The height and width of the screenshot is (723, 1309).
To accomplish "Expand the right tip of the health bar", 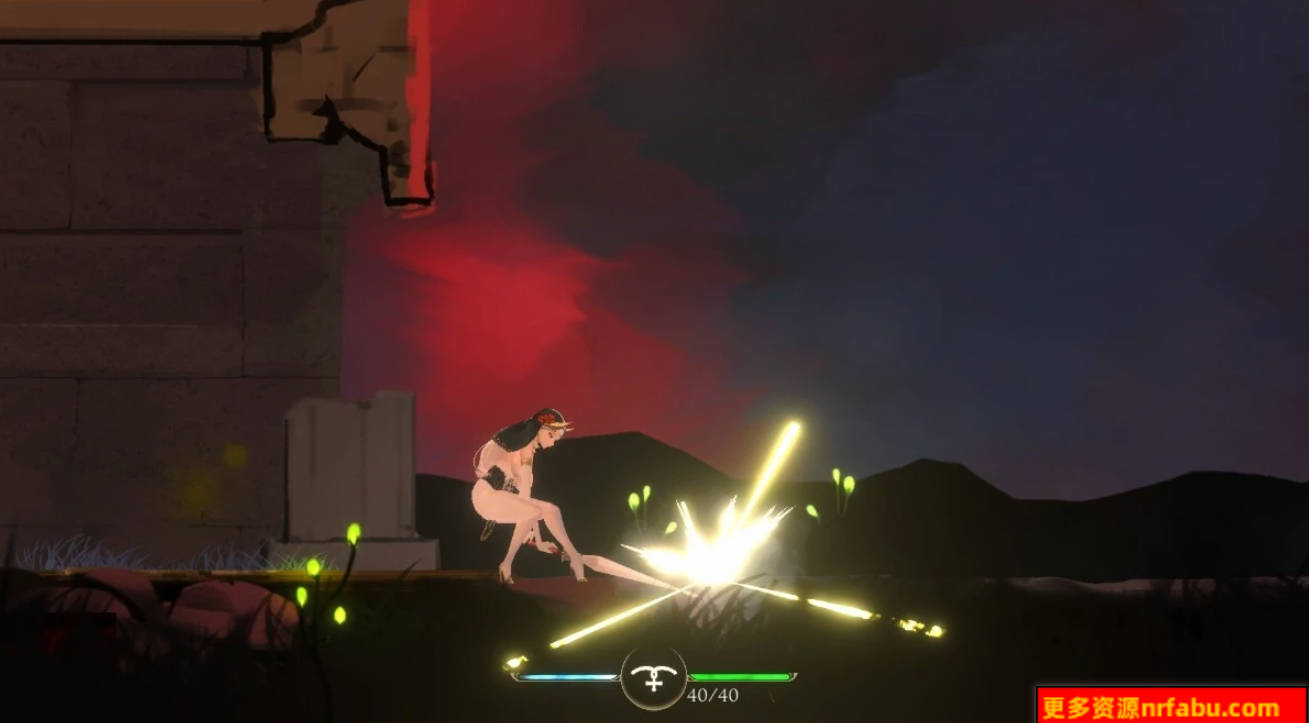I will click(793, 675).
